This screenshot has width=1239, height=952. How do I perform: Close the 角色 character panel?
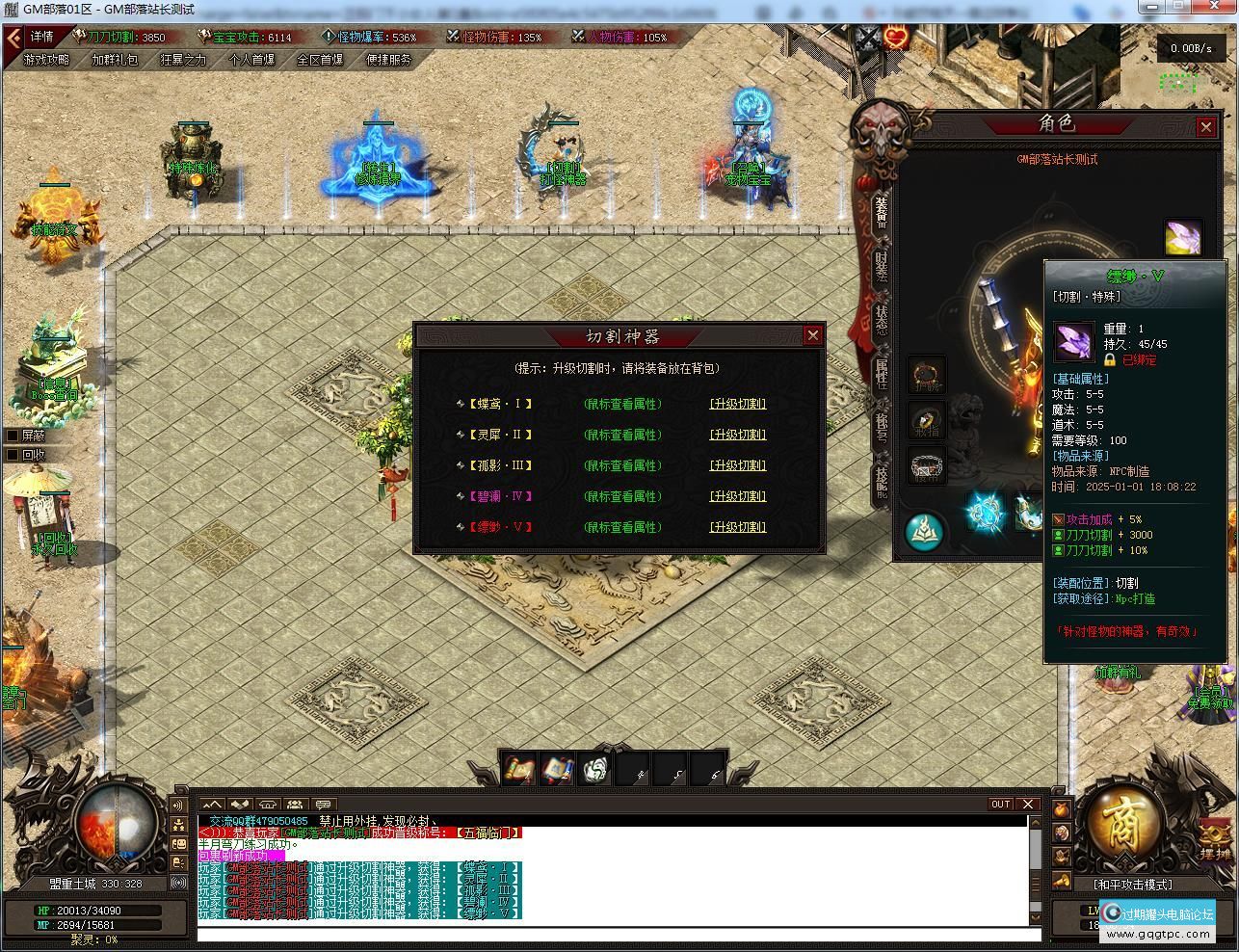1205,126
